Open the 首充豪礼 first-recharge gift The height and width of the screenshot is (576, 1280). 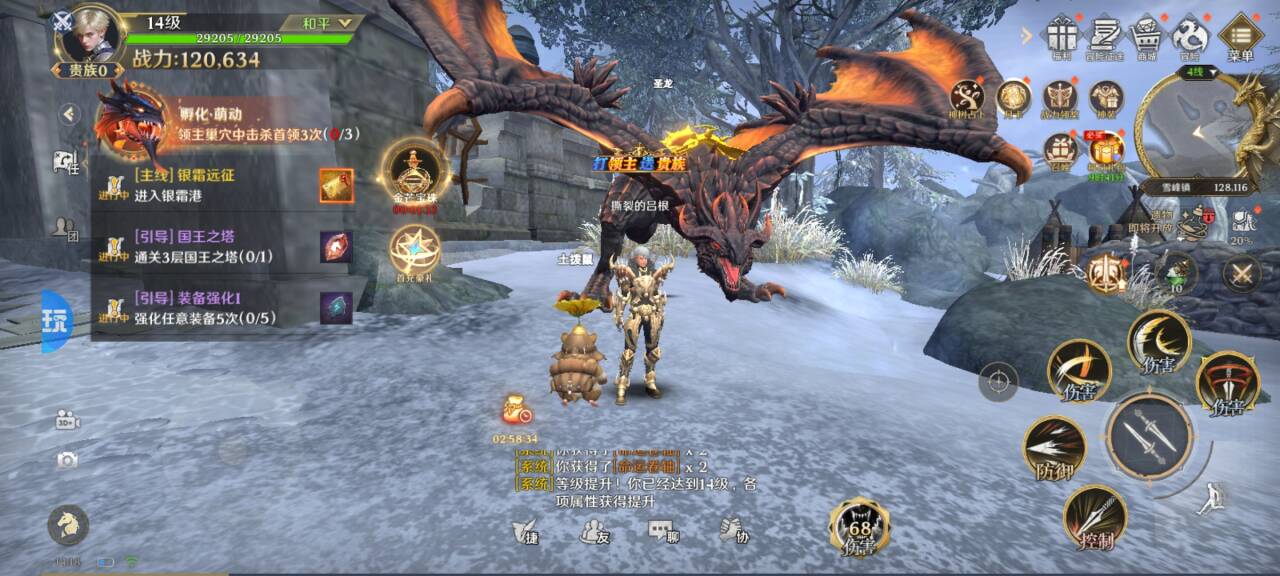pyautogui.click(x=415, y=252)
